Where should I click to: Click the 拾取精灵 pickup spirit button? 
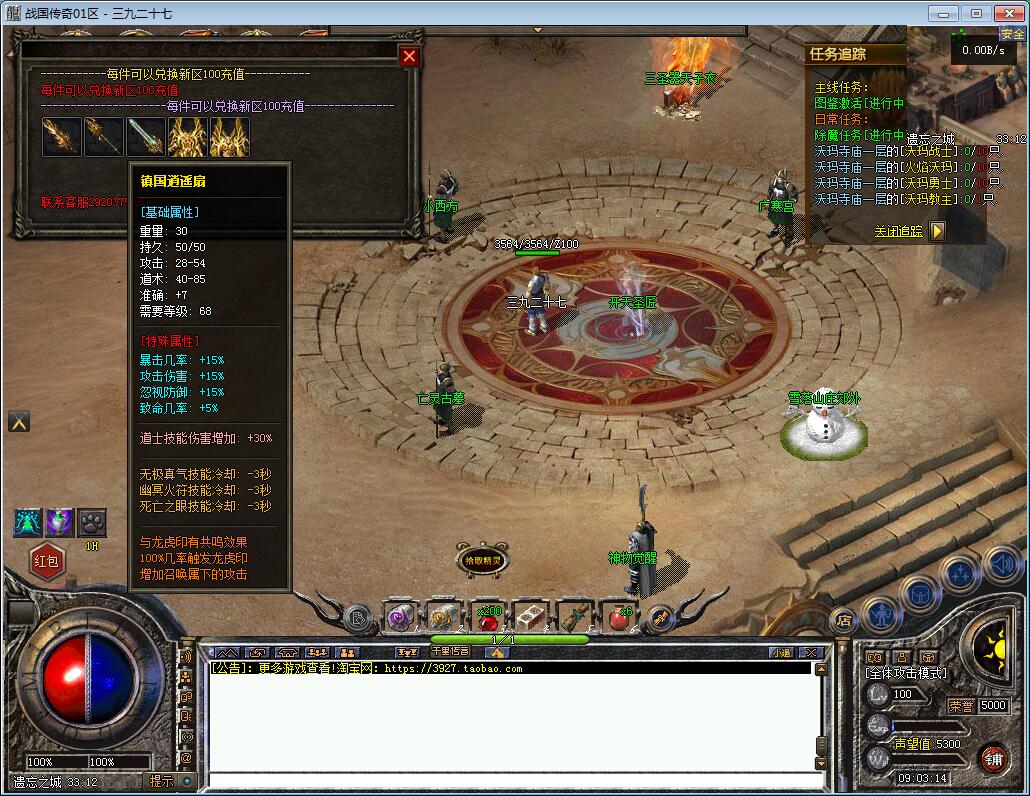coord(482,561)
